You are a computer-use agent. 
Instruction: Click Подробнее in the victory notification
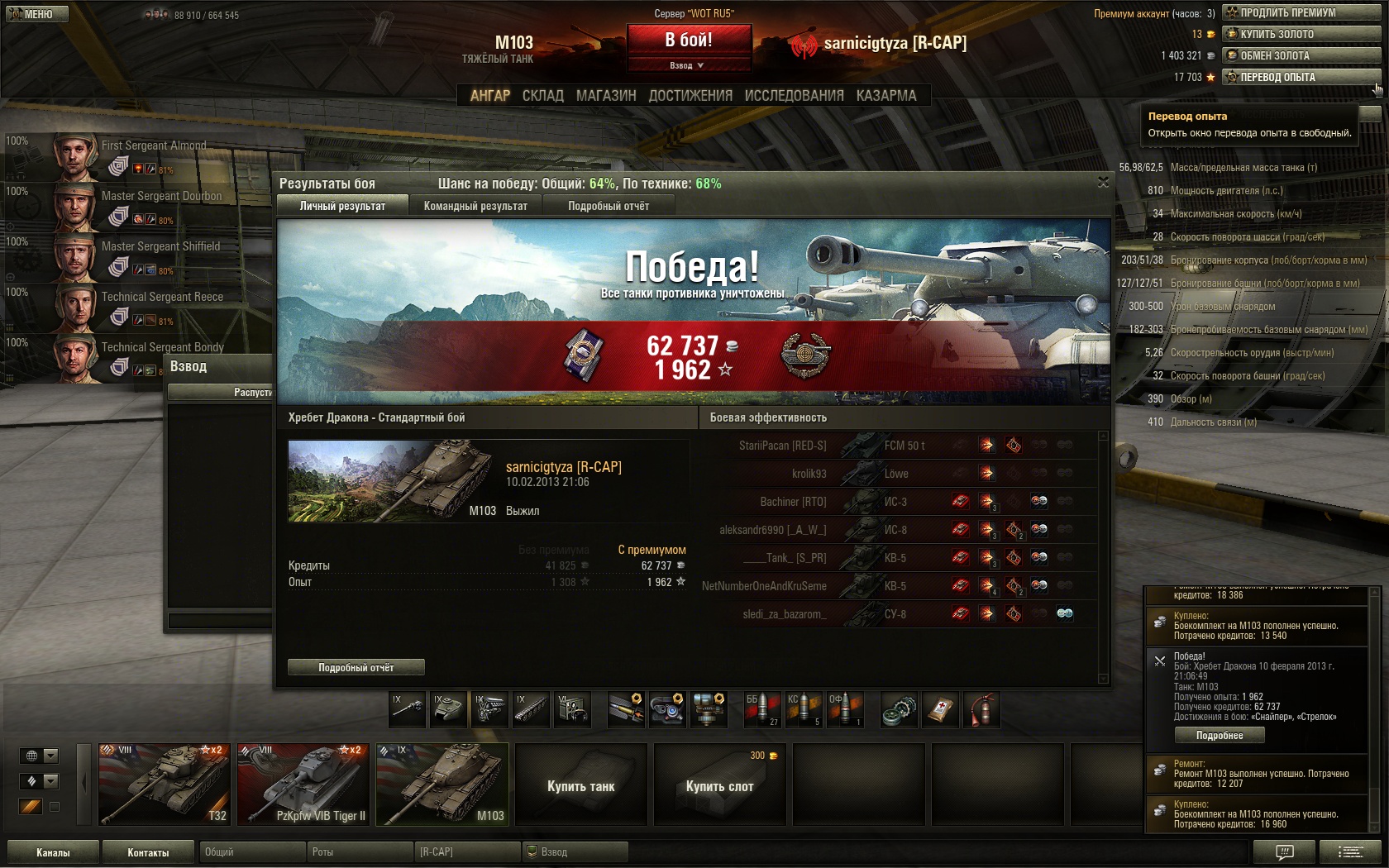point(1220,735)
